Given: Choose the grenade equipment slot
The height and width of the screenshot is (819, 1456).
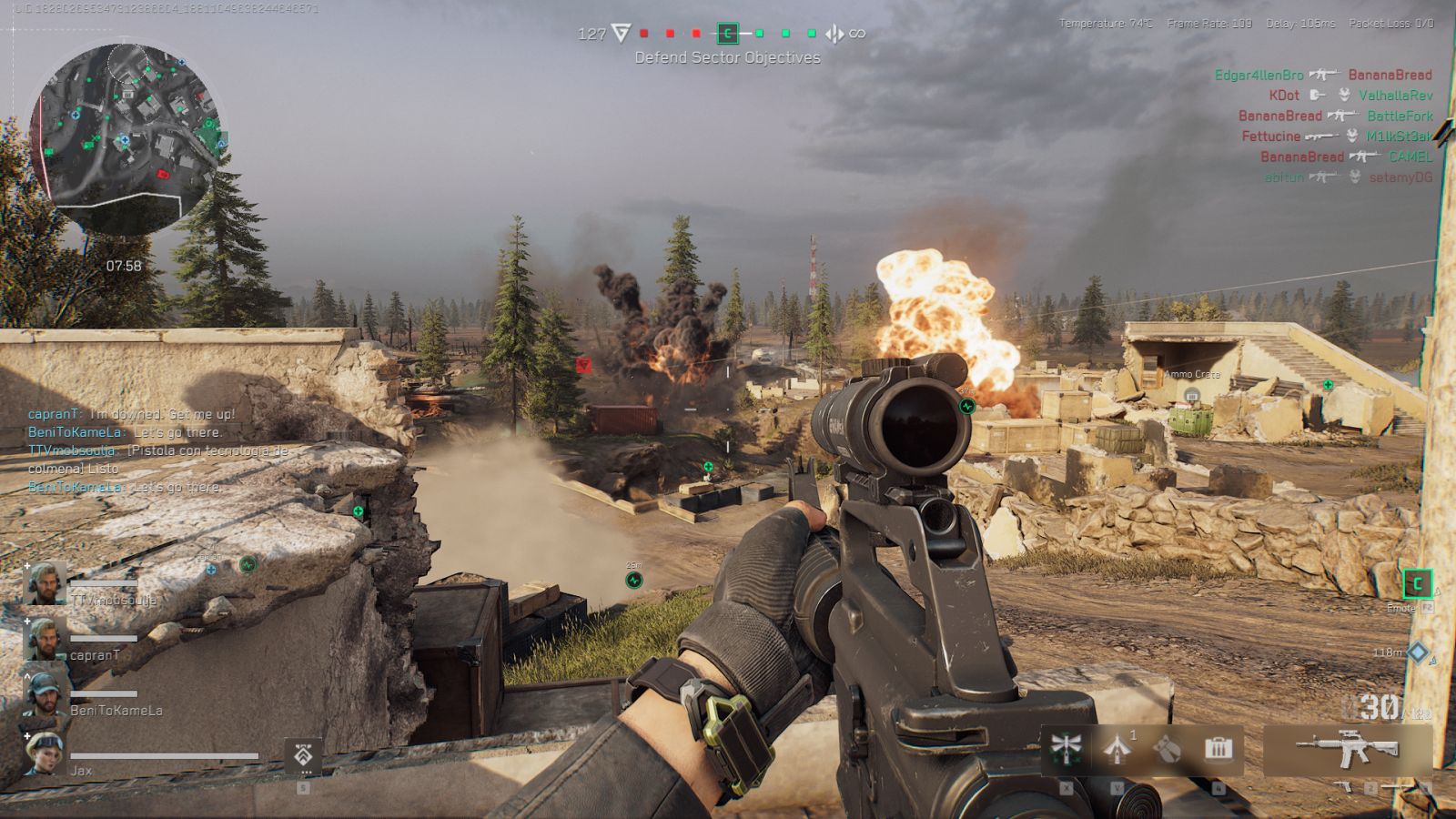Looking at the screenshot, I should (x=1168, y=749).
